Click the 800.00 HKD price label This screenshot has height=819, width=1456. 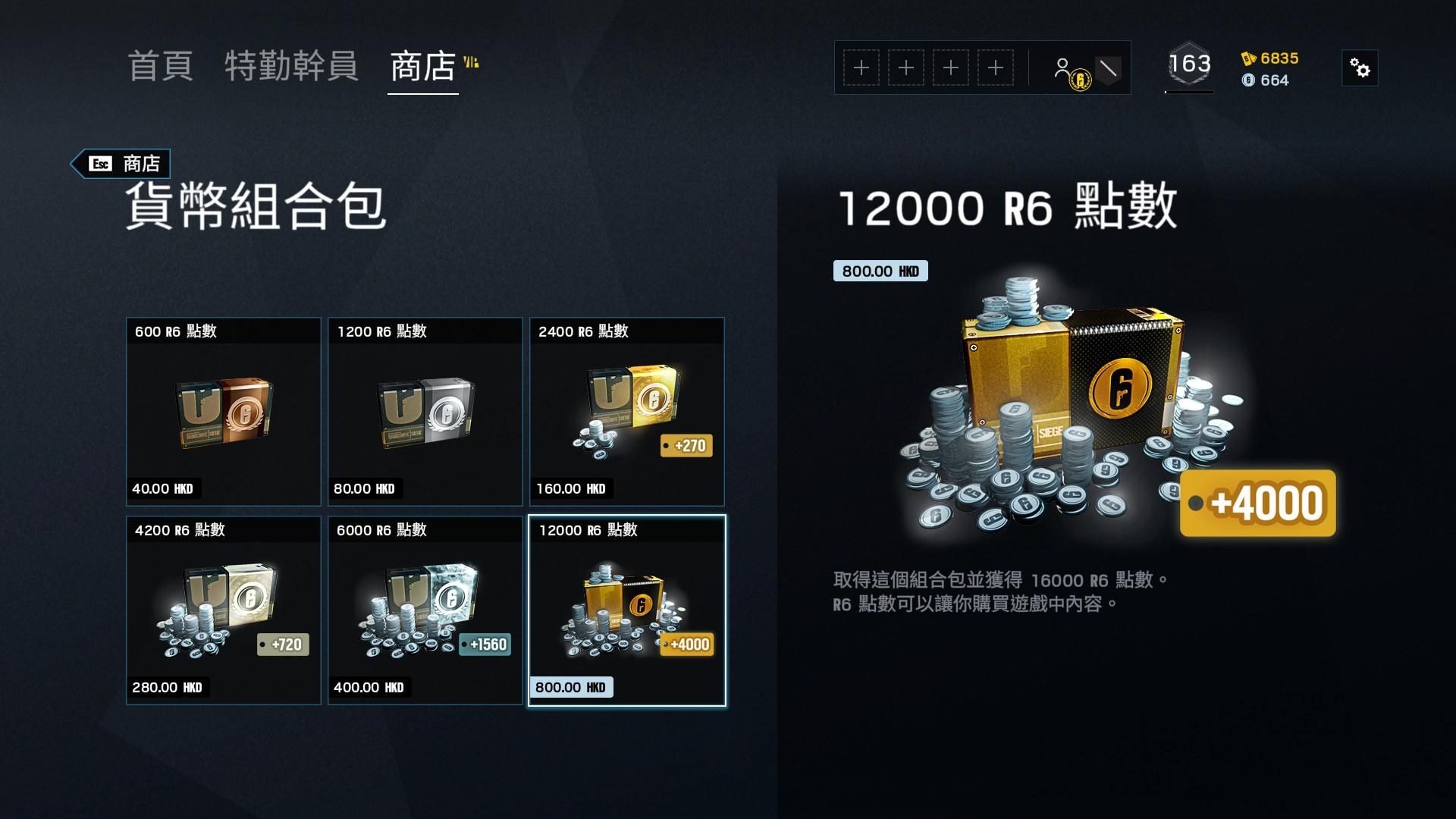880,271
